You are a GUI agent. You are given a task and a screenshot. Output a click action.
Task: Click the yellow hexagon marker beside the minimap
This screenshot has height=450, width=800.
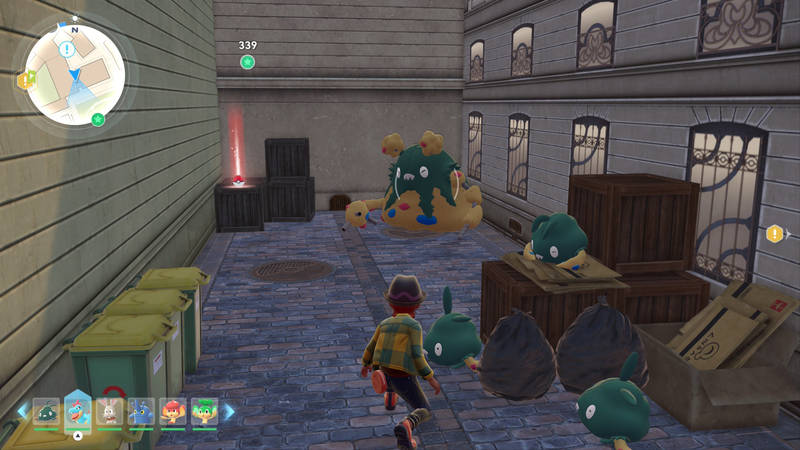25,79
